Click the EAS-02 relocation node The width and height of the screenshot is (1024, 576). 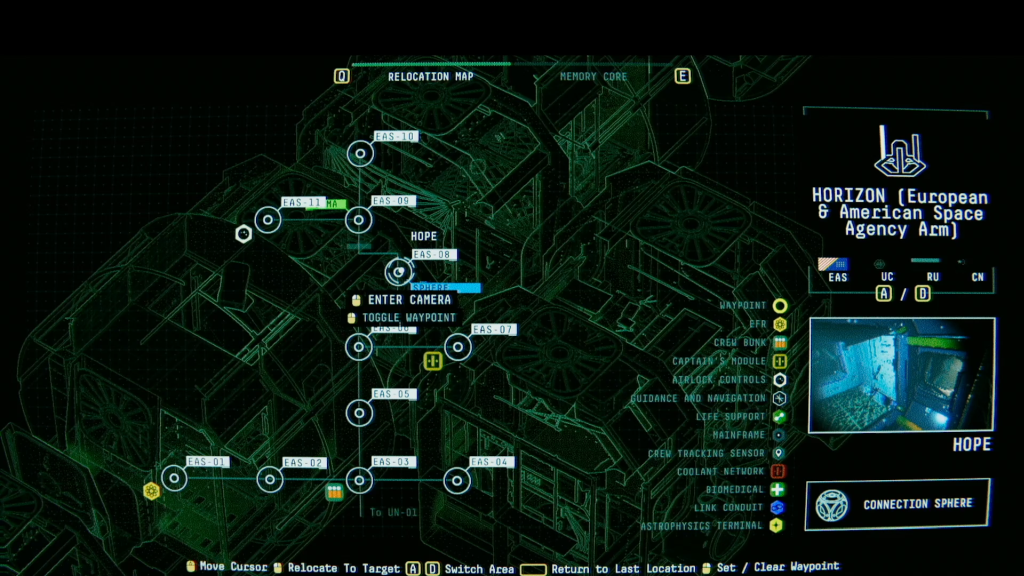268,480
